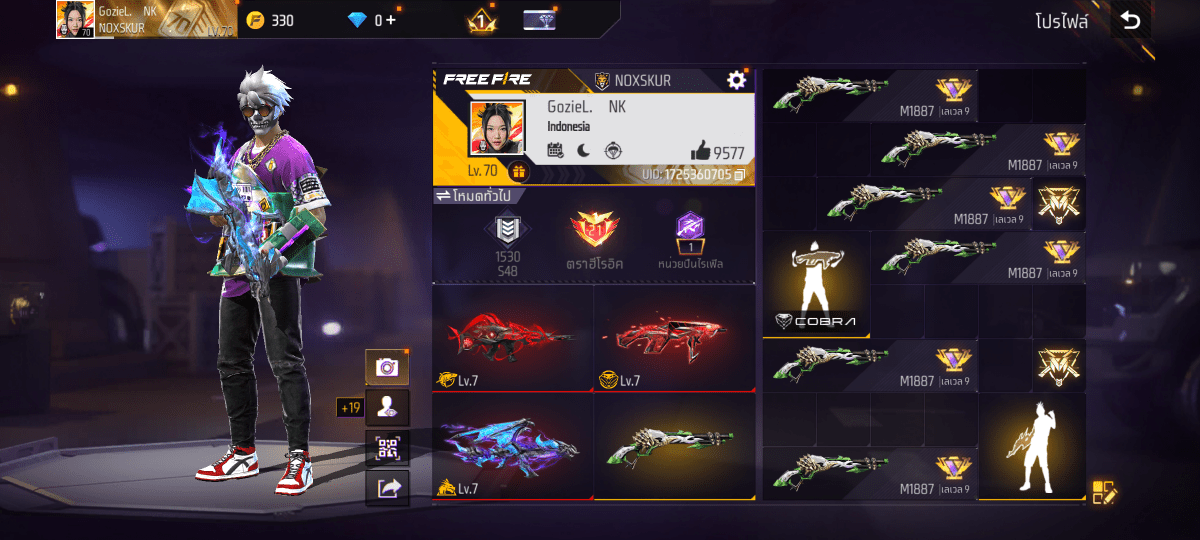Viewport: 1200px width, 540px height.
Task: Open the diamond membership card icon
Action: click(540, 20)
